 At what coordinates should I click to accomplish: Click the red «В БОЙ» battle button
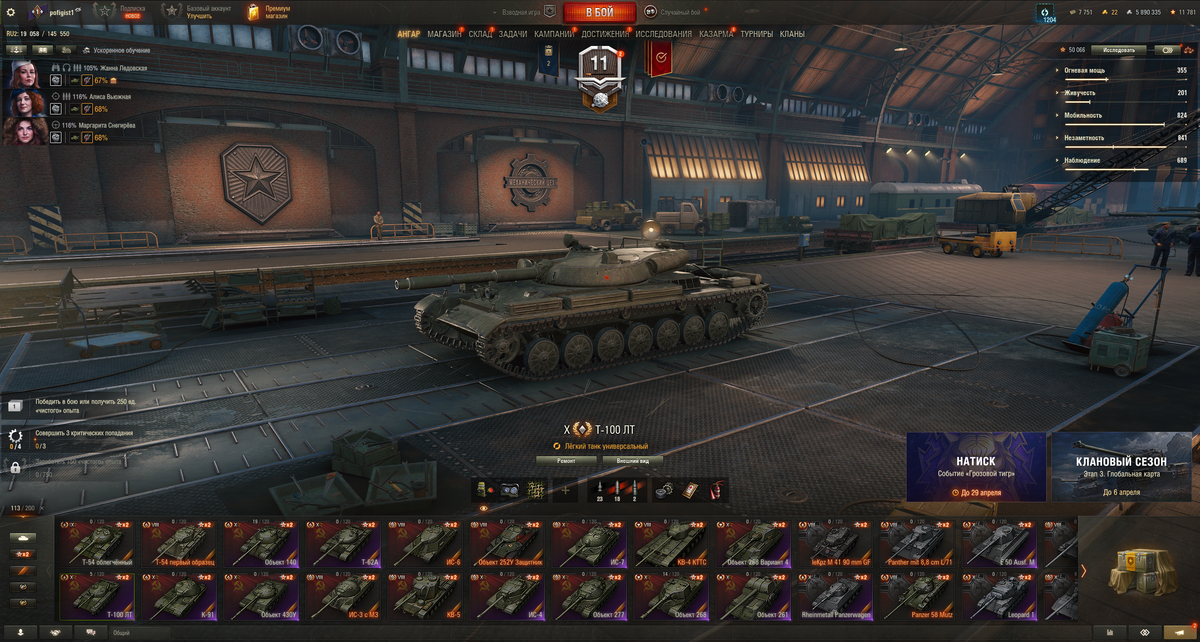tap(599, 12)
